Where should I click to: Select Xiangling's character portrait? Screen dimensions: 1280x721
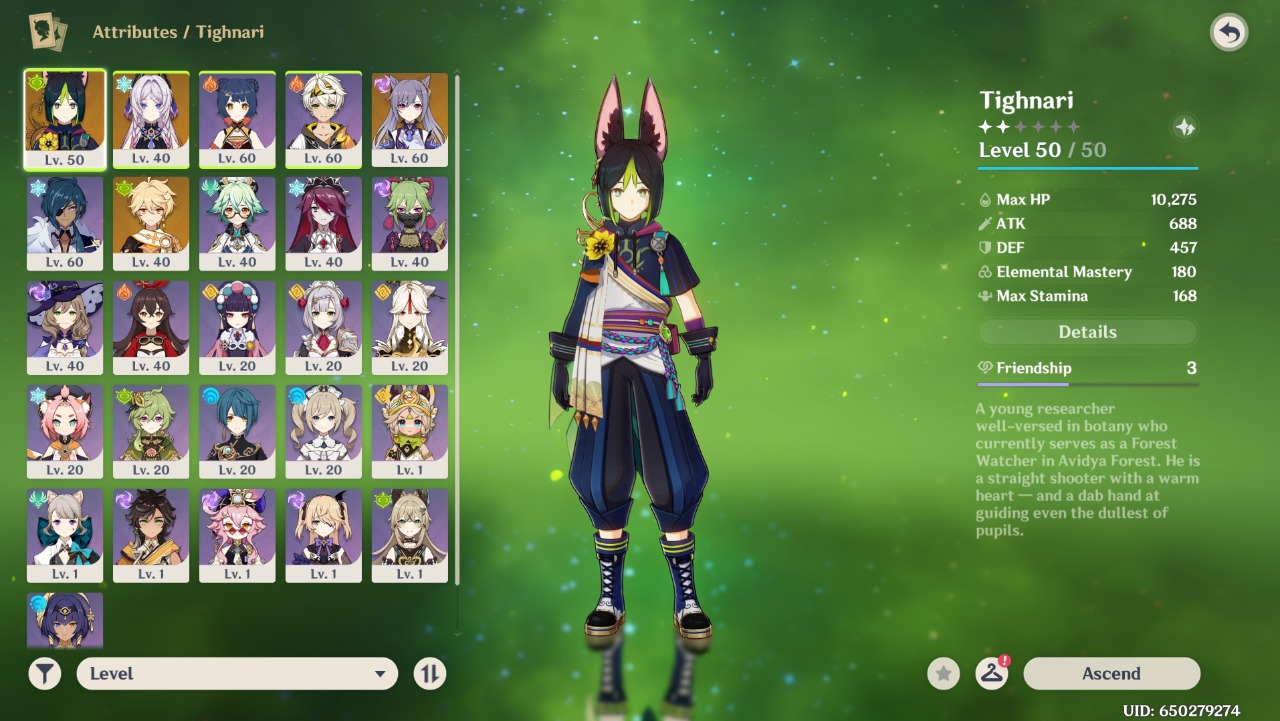tap(237, 118)
